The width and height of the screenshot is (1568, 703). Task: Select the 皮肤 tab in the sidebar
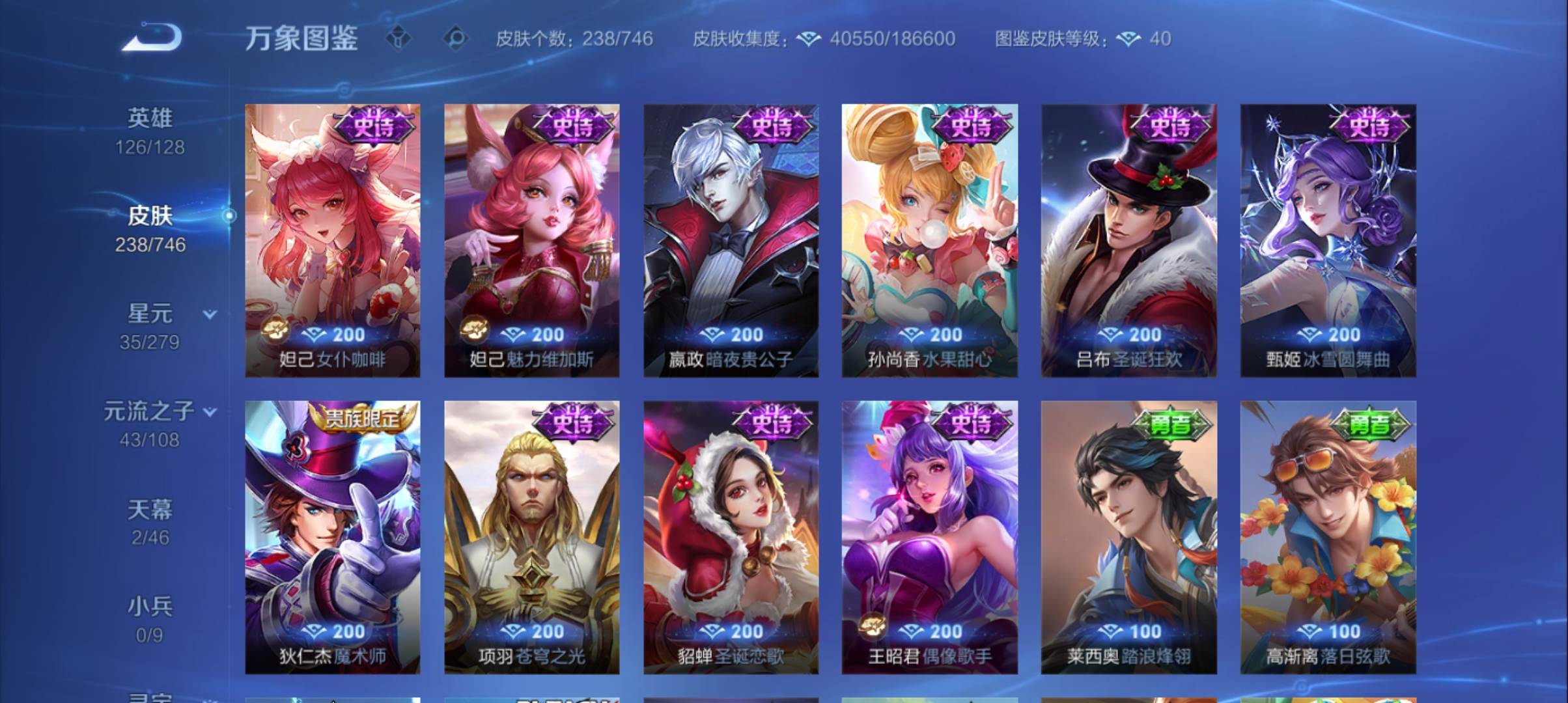151,217
